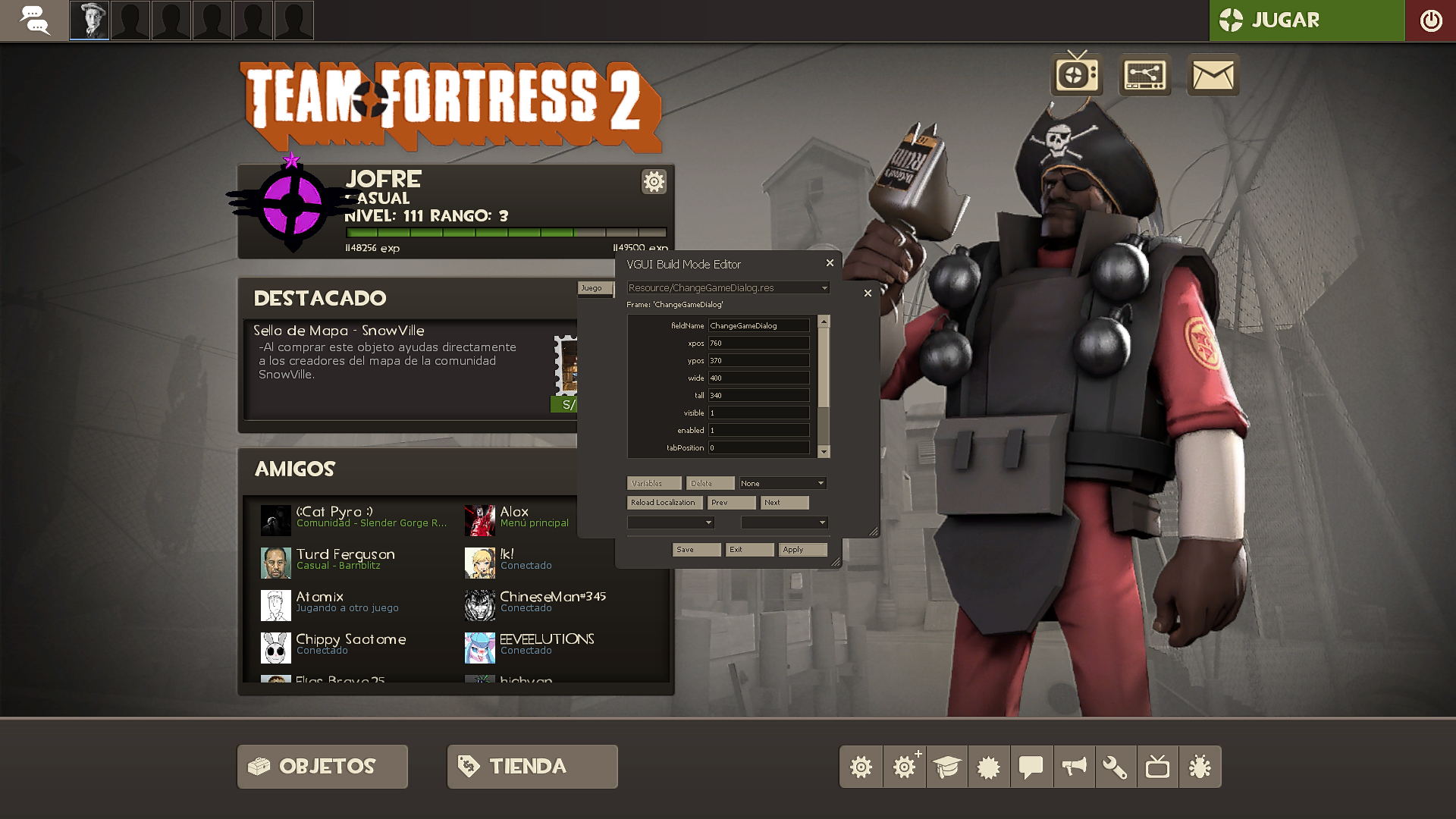This screenshot has width=1456, height=819.
Task: Expand the left empty dropdown below Reload Localization
Action: click(x=670, y=522)
